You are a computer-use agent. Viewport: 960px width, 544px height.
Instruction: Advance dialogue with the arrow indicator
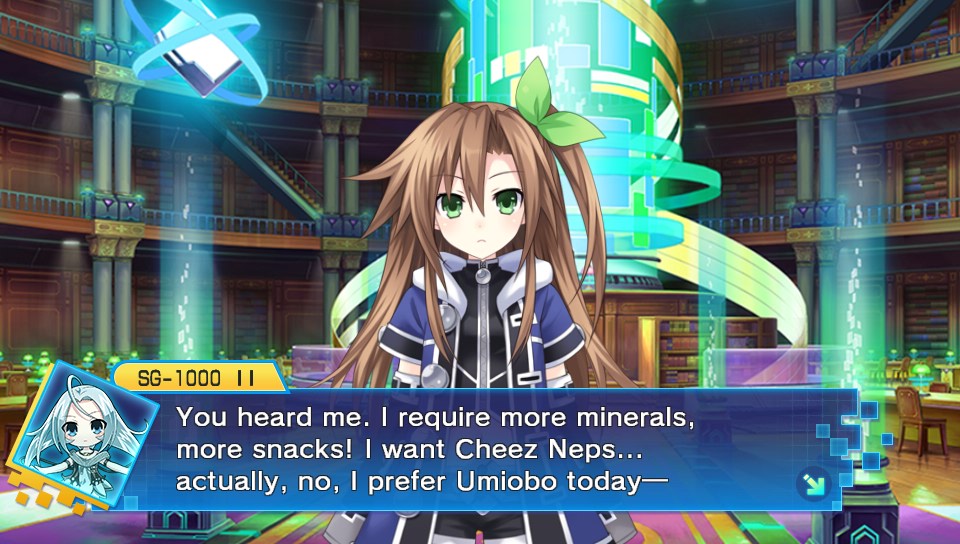pos(813,484)
